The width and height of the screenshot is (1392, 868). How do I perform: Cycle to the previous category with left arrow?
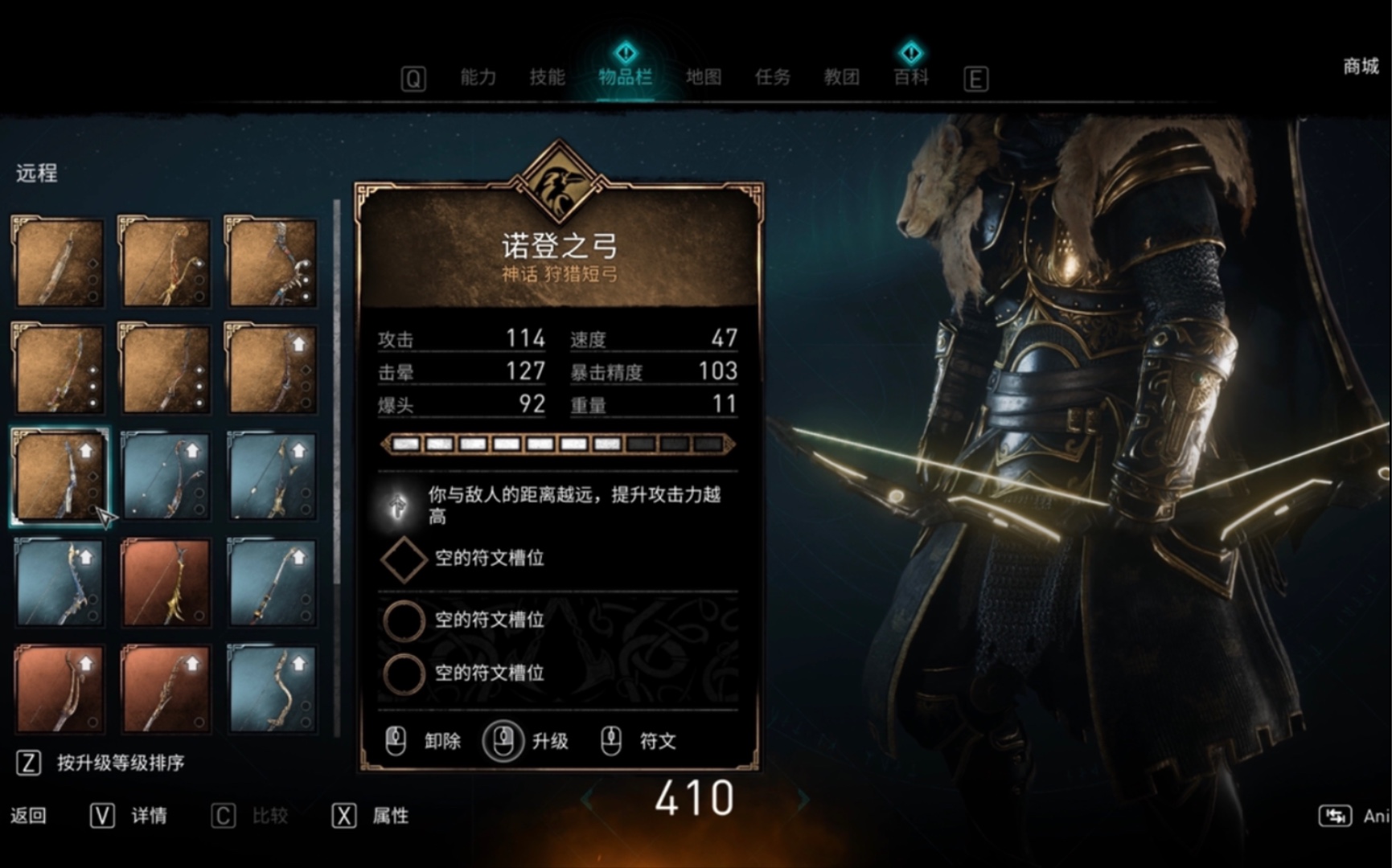[587, 799]
